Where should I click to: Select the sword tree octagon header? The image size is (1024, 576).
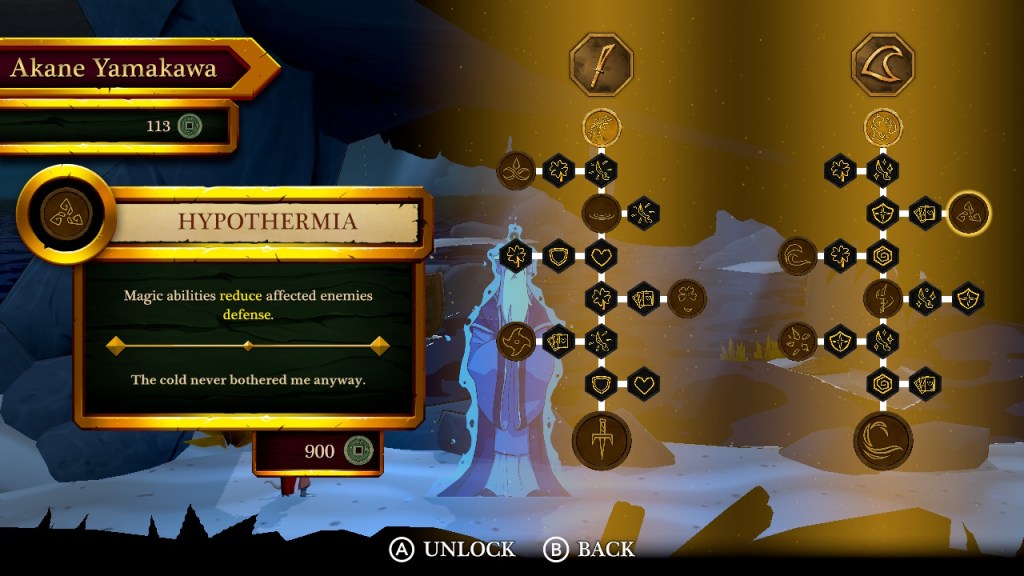click(x=601, y=64)
